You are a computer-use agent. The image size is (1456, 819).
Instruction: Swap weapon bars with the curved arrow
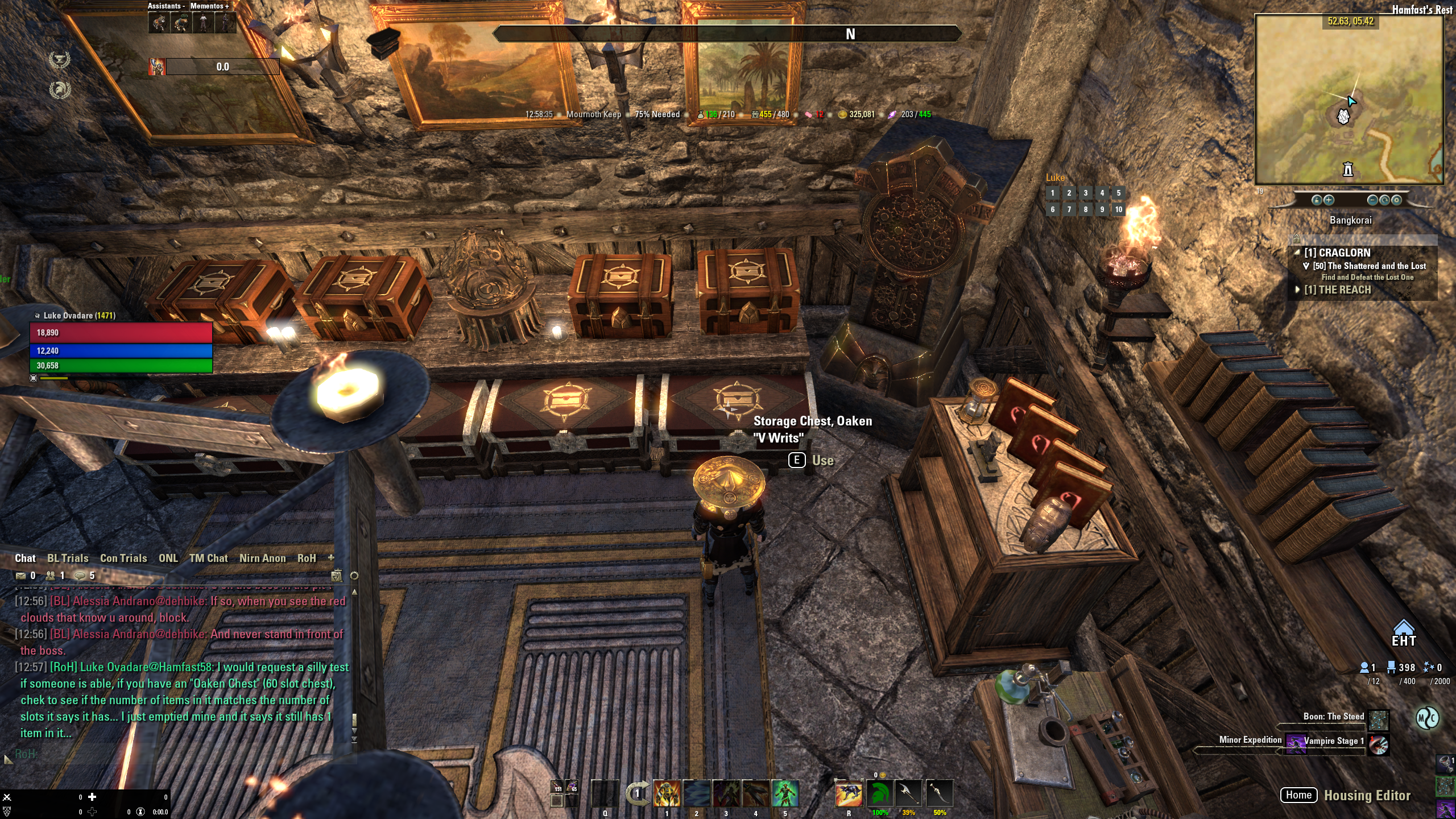(637, 793)
